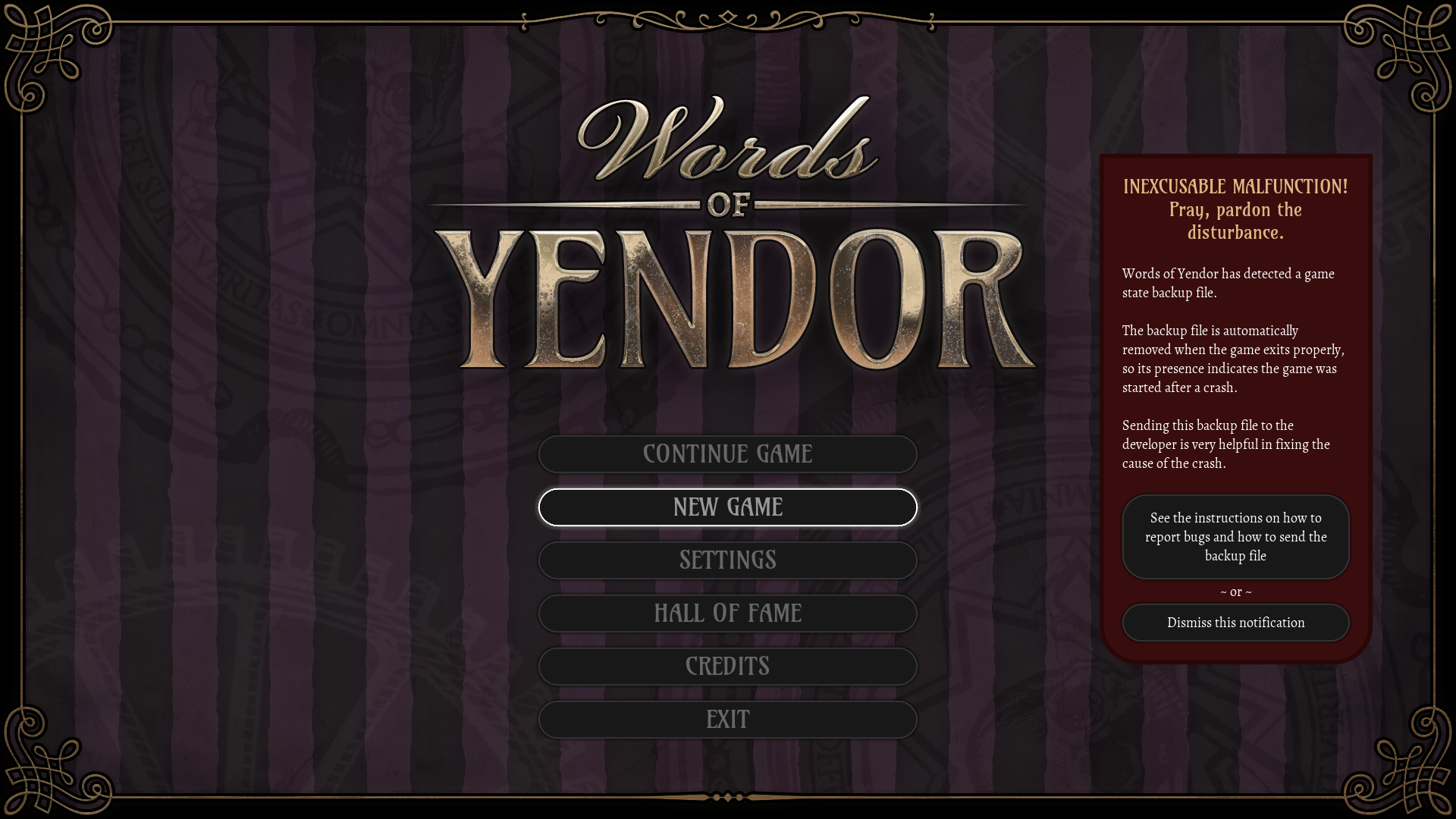Screen dimensions: 1456x819
Task: See instructions on how to report bugs
Action: pyautogui.click(x=1236, y=536)
